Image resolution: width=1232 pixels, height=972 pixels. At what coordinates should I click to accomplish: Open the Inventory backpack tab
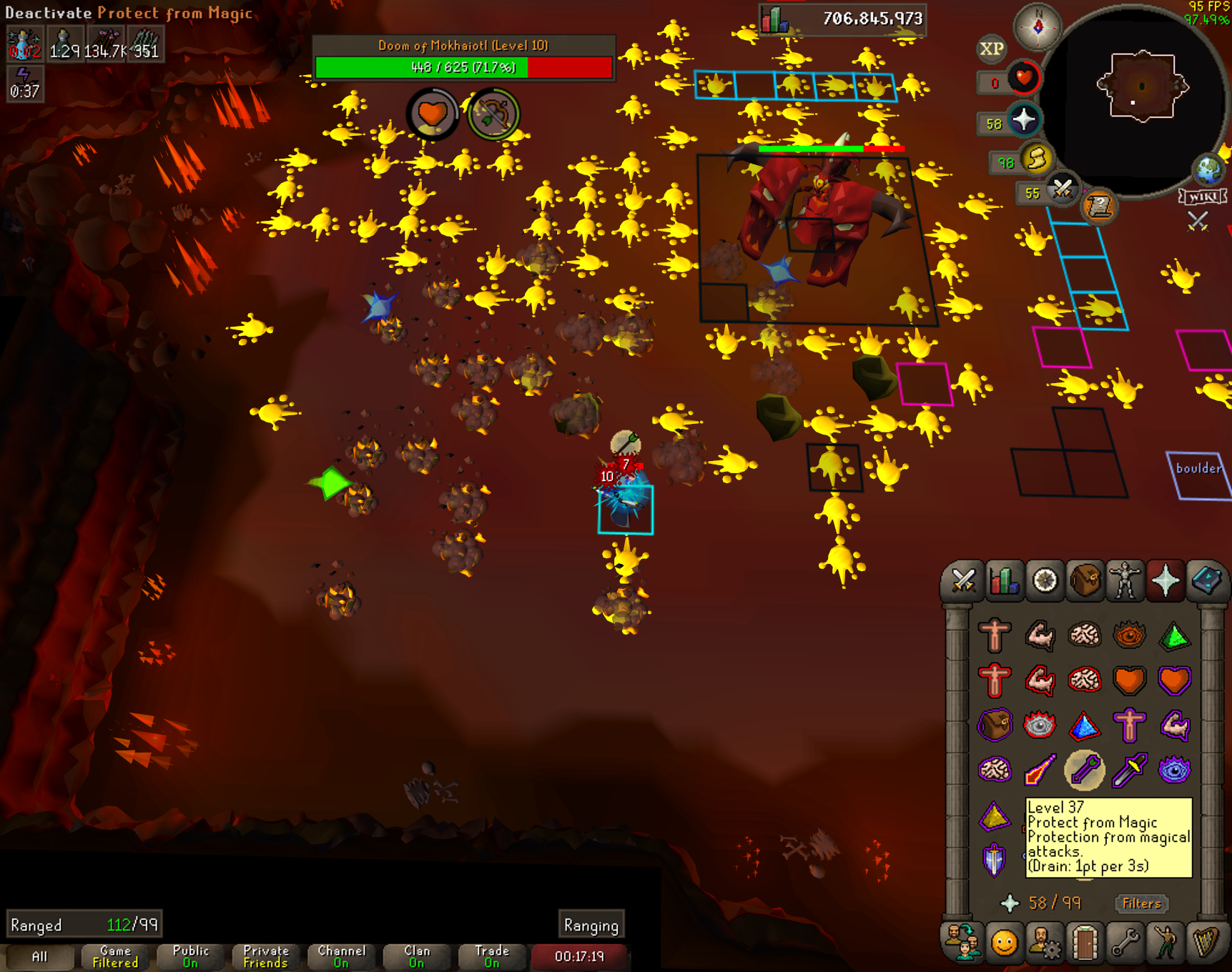pyautogui.click(x=1085, y=580)
